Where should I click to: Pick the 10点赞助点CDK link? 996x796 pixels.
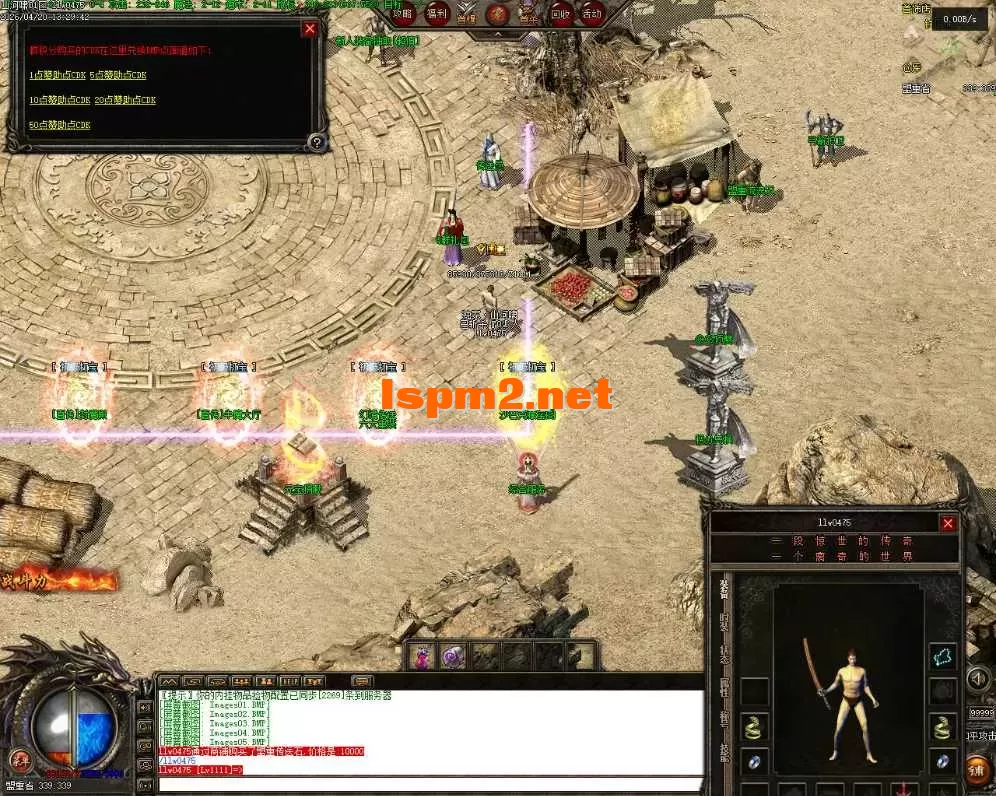tap(60, 100)
